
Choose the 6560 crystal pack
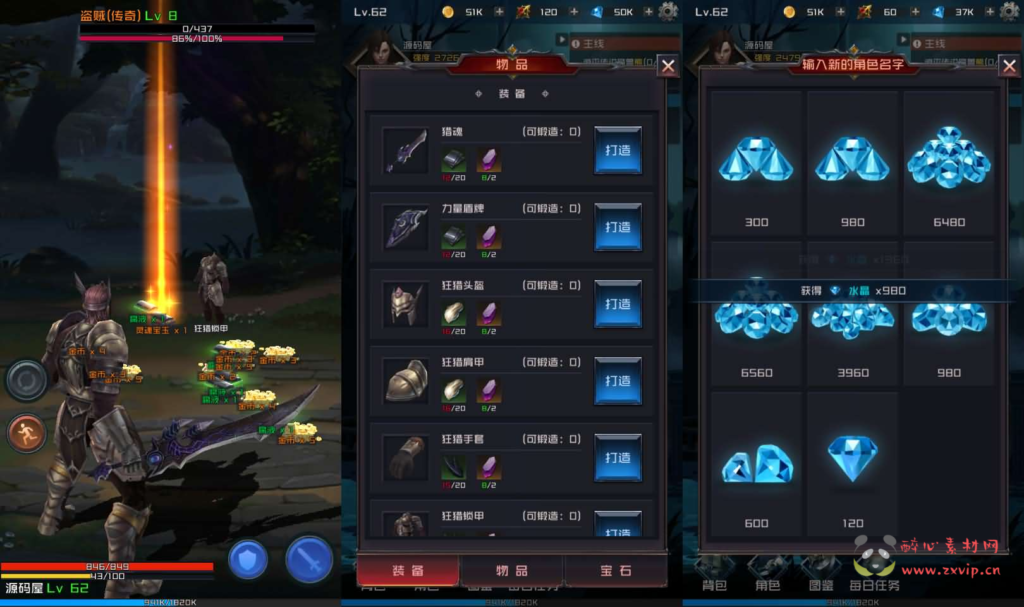tap(756, 325)
